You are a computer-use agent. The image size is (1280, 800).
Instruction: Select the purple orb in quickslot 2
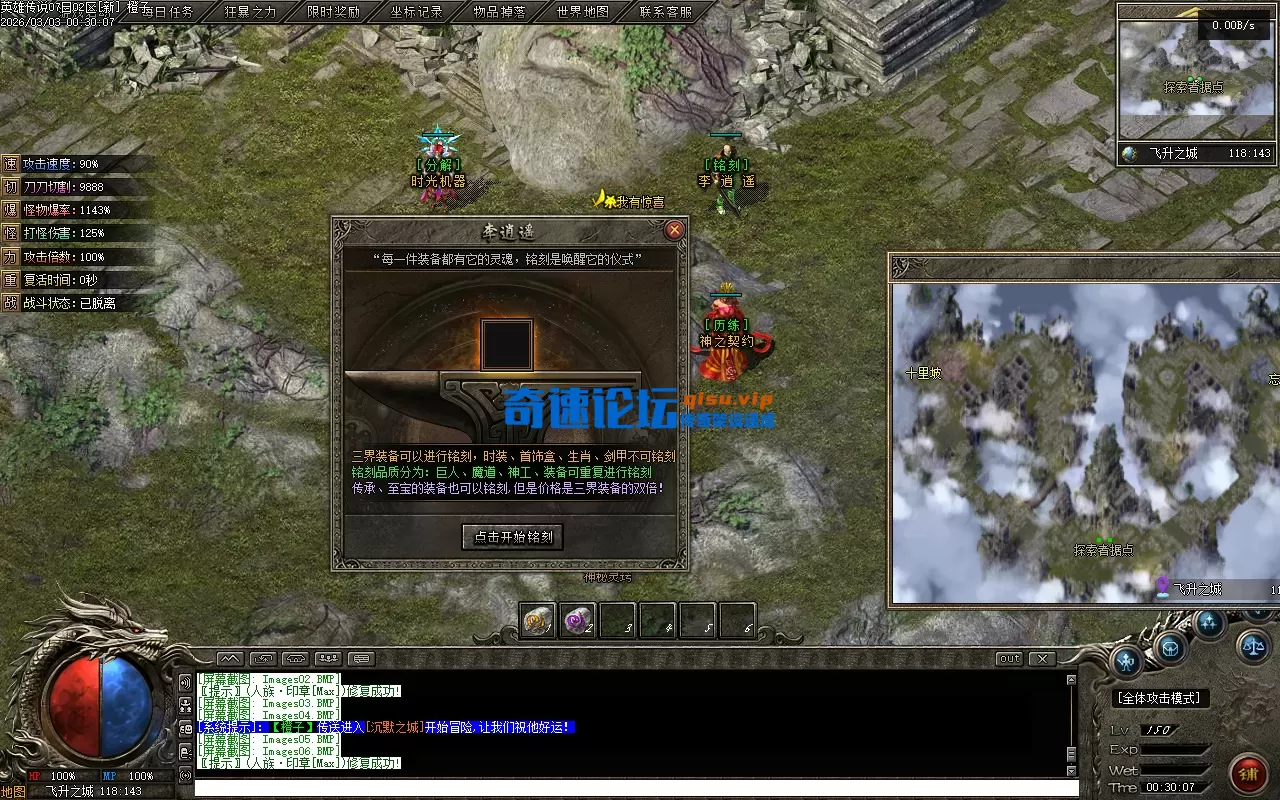577,620
